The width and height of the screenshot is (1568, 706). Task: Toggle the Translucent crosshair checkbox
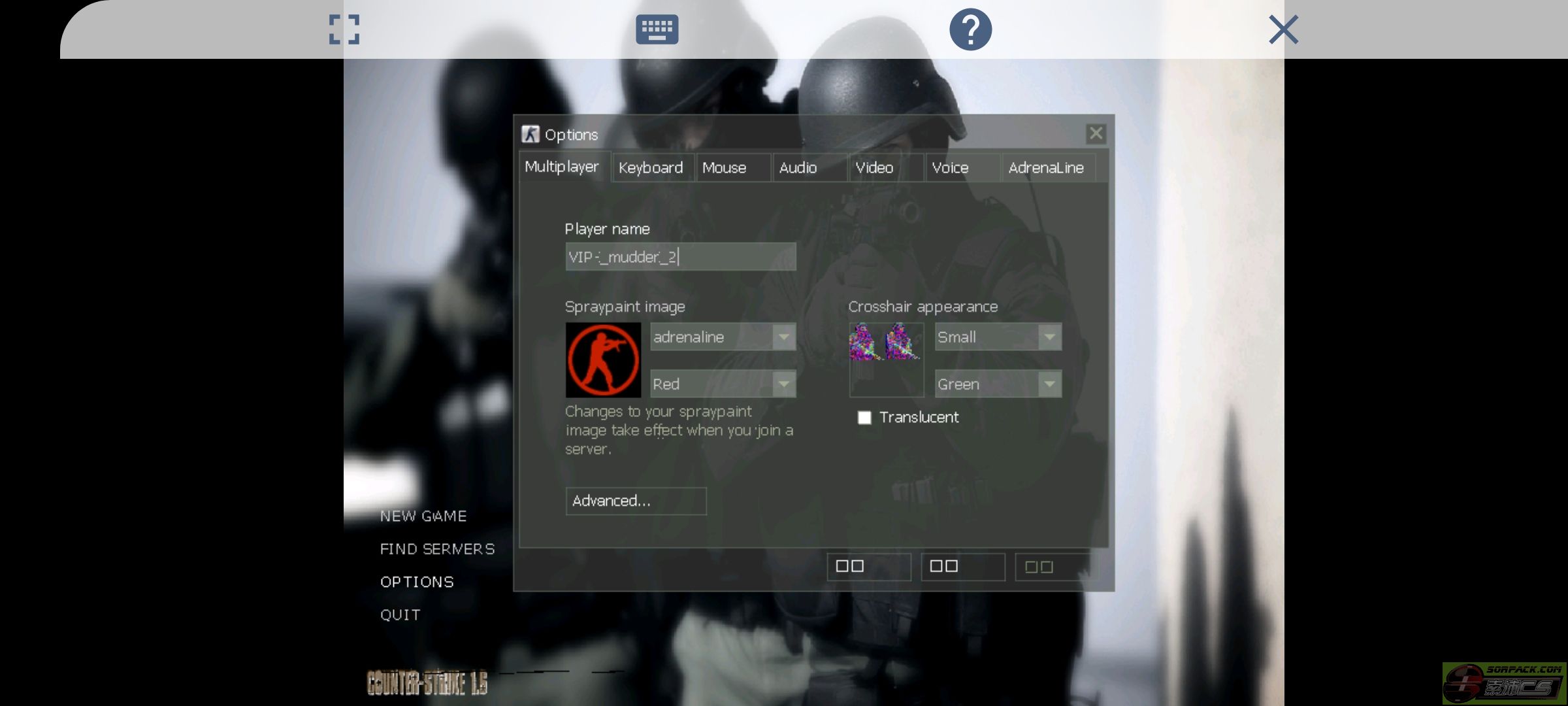click(x=864, y=418)
